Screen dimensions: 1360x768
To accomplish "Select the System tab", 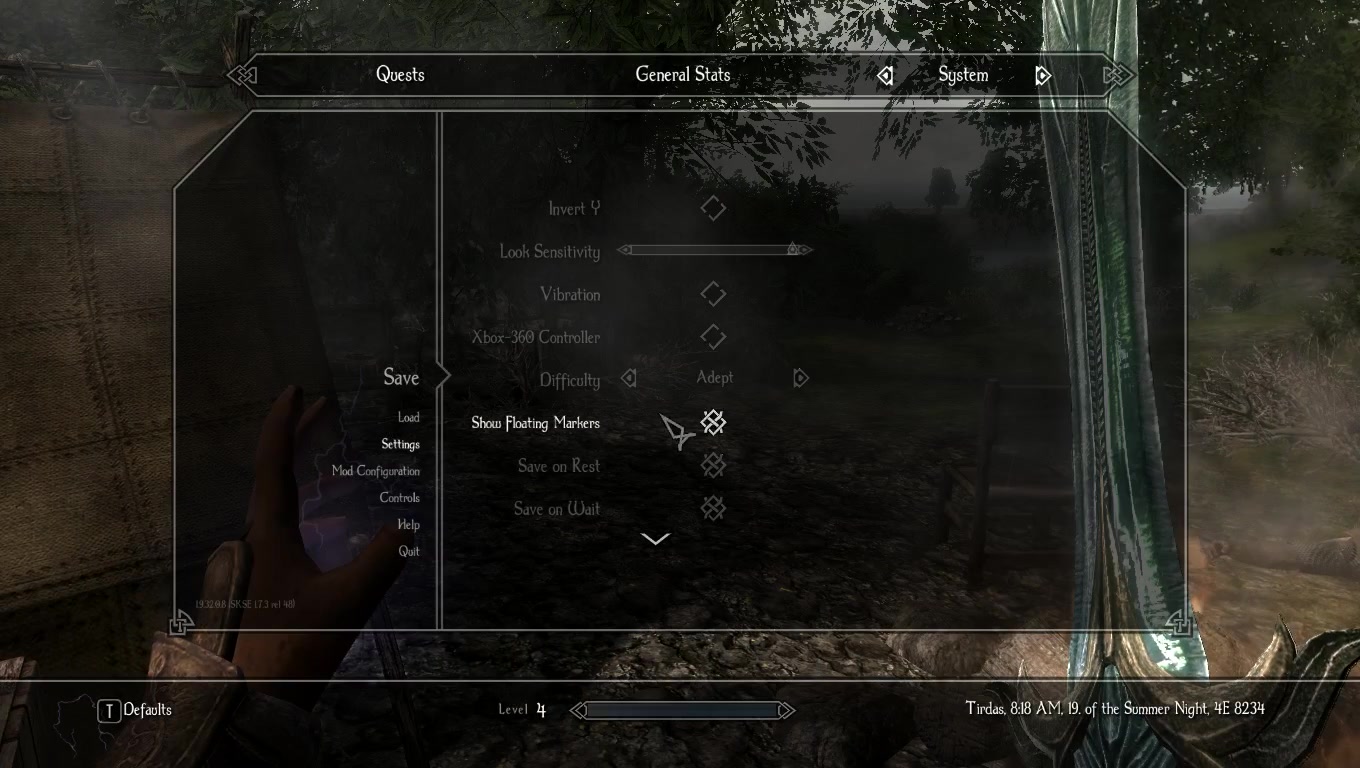I will (963, 75).
